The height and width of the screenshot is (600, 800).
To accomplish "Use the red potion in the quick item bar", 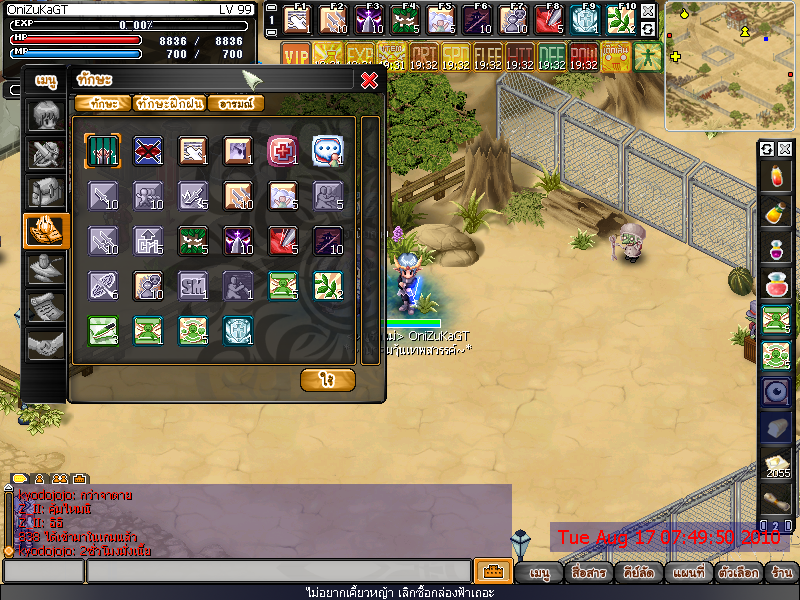I will coord(773,179).
